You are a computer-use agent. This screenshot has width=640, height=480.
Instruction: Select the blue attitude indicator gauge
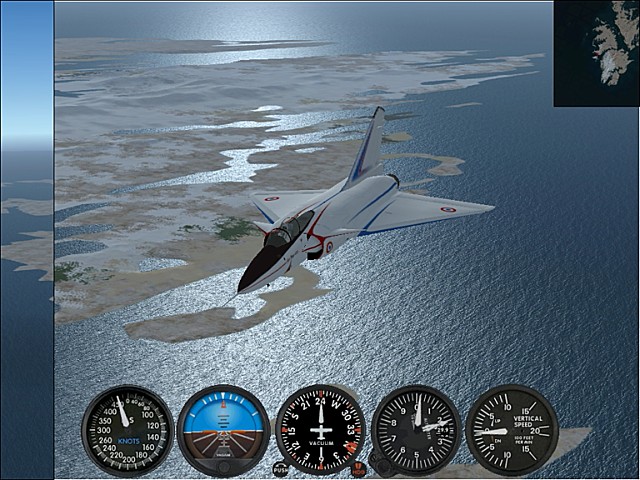(x=223, y=430)
